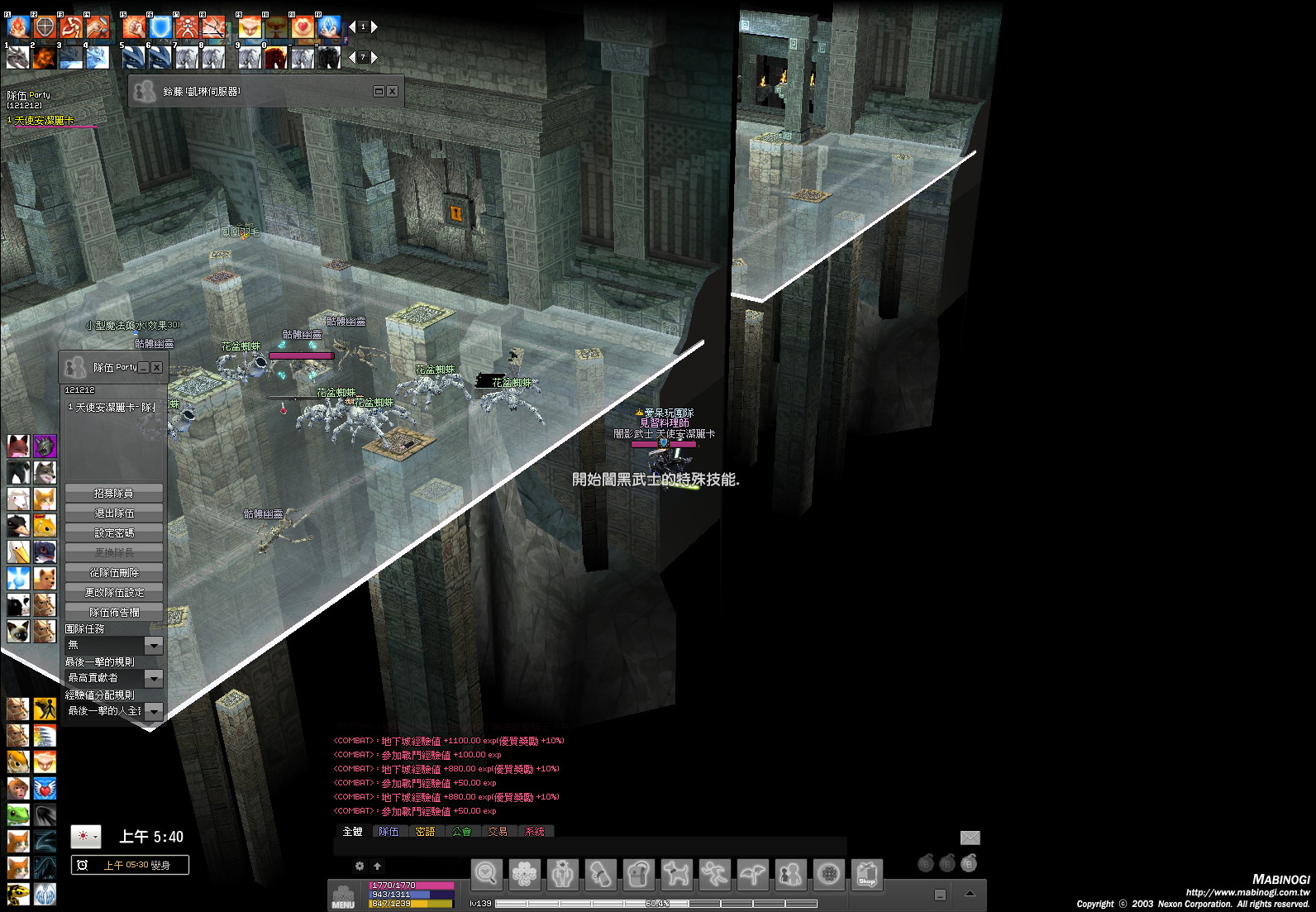The height and width of the screenshot is (912, 1316).
Task: Close the 隊伍 Party window
Action: coord(156,367)
